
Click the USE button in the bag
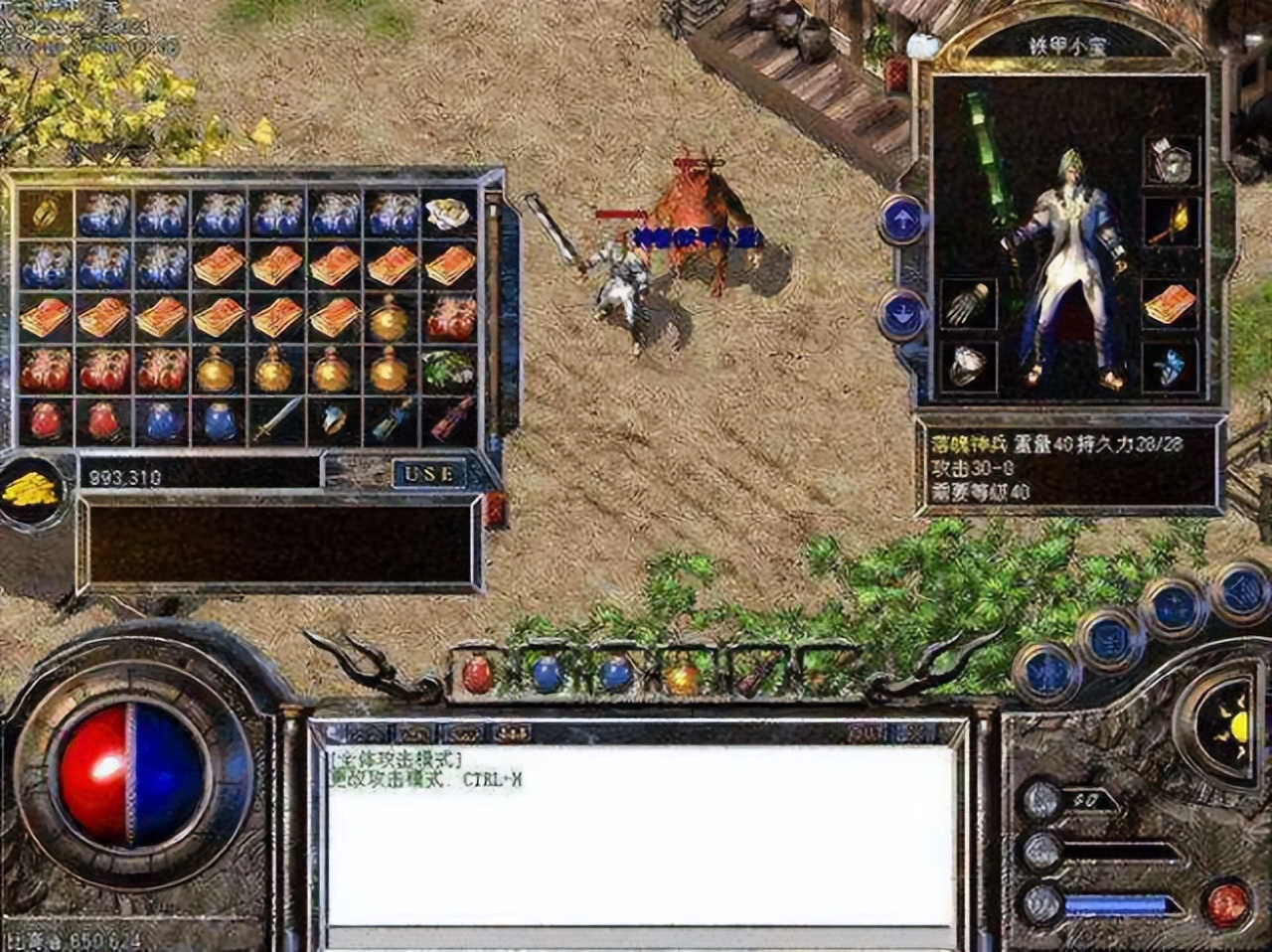(428, 474)
